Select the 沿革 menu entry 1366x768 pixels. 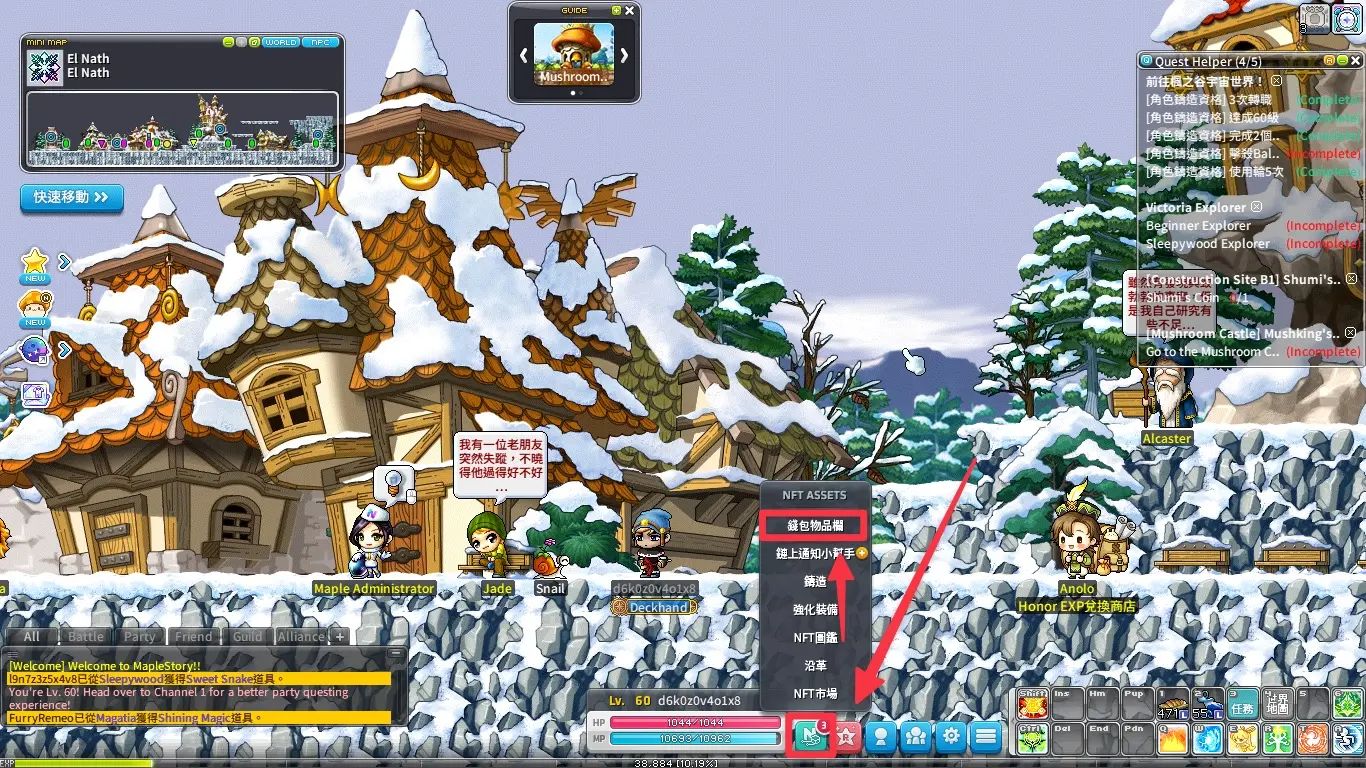point(815,665)
